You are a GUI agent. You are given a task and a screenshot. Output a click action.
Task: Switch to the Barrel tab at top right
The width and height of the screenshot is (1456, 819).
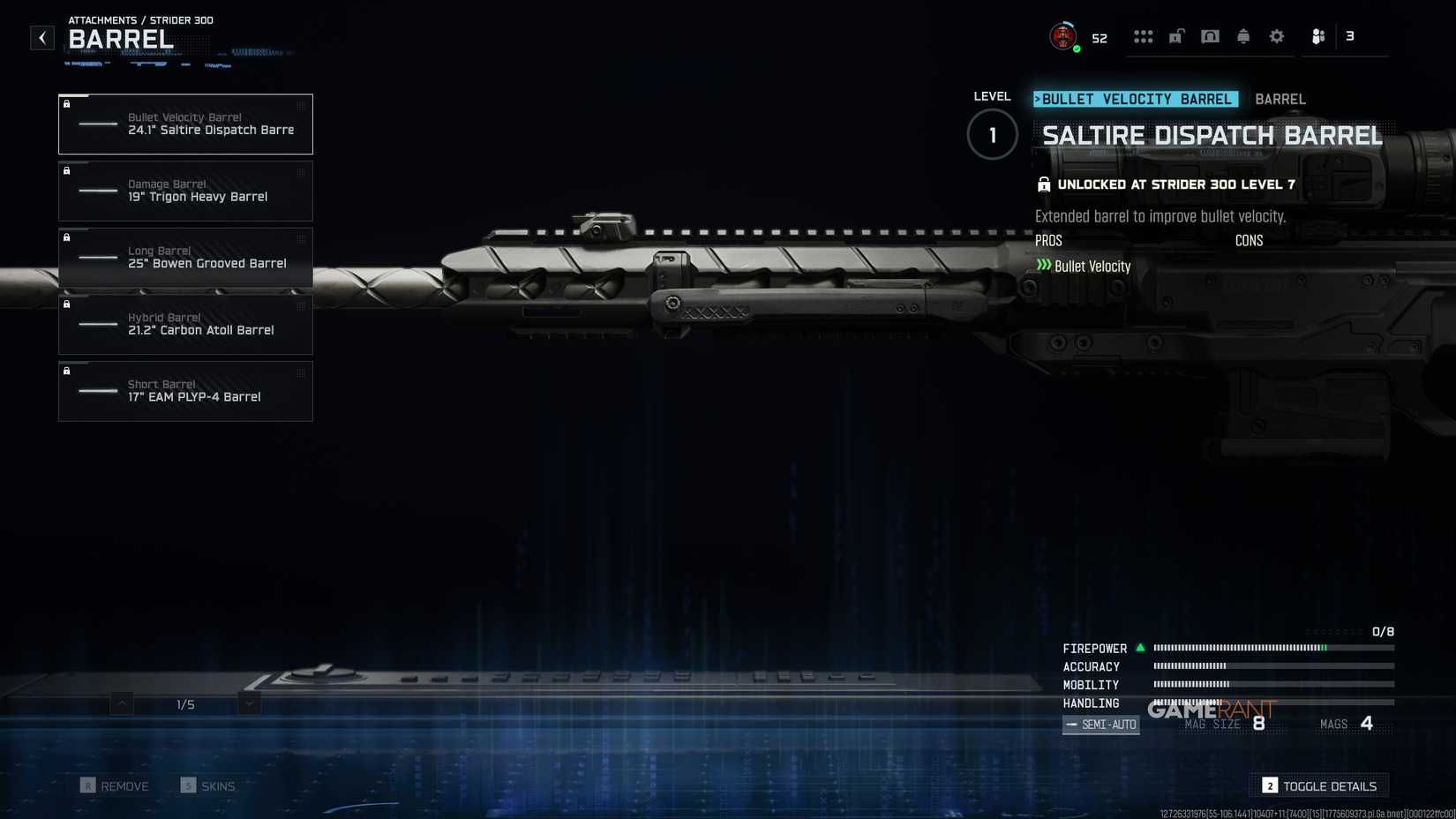pos(1280,99)
